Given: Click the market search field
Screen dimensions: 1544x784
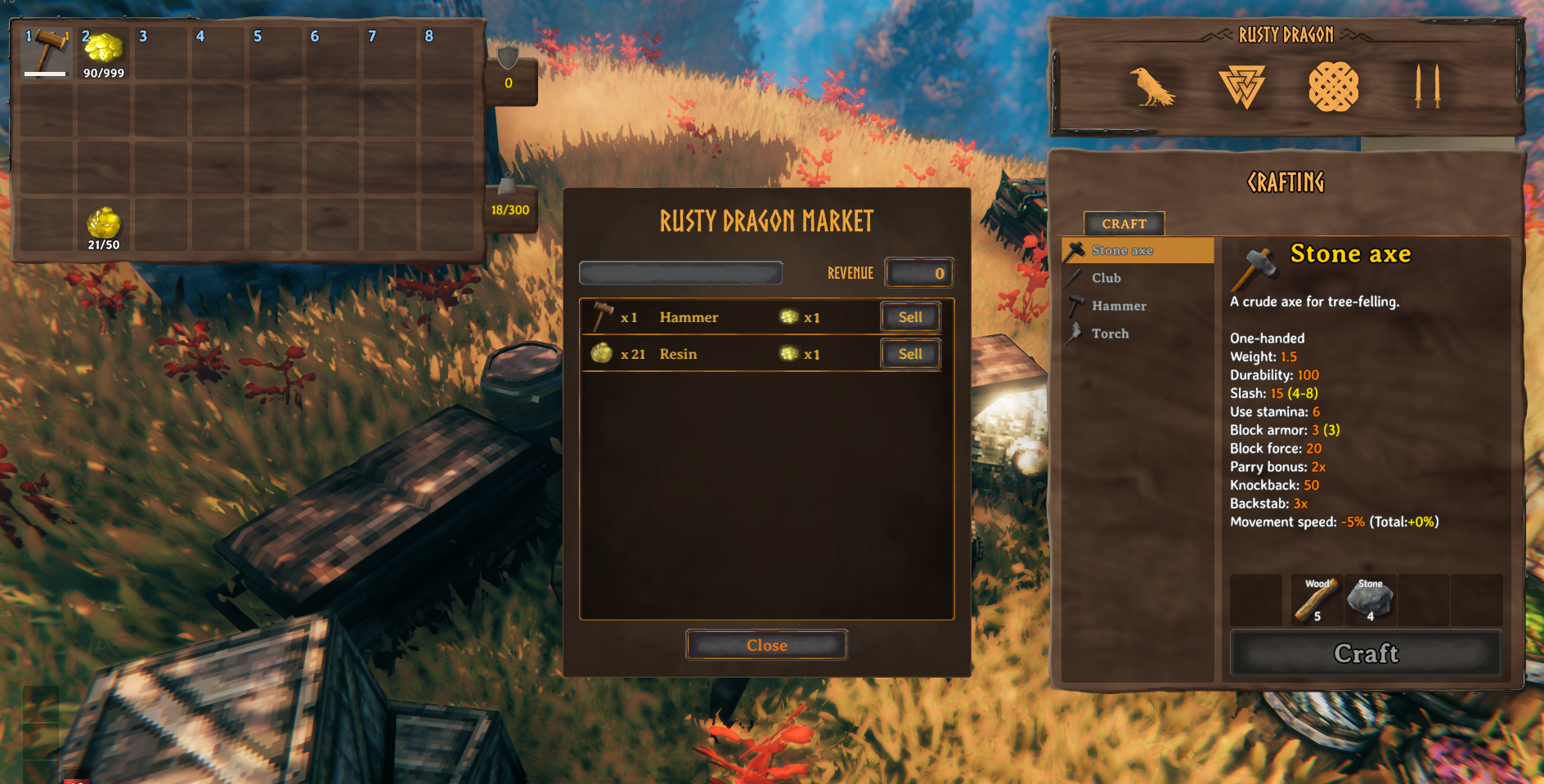Looking at the screenshot, I should tap(680, 273).
